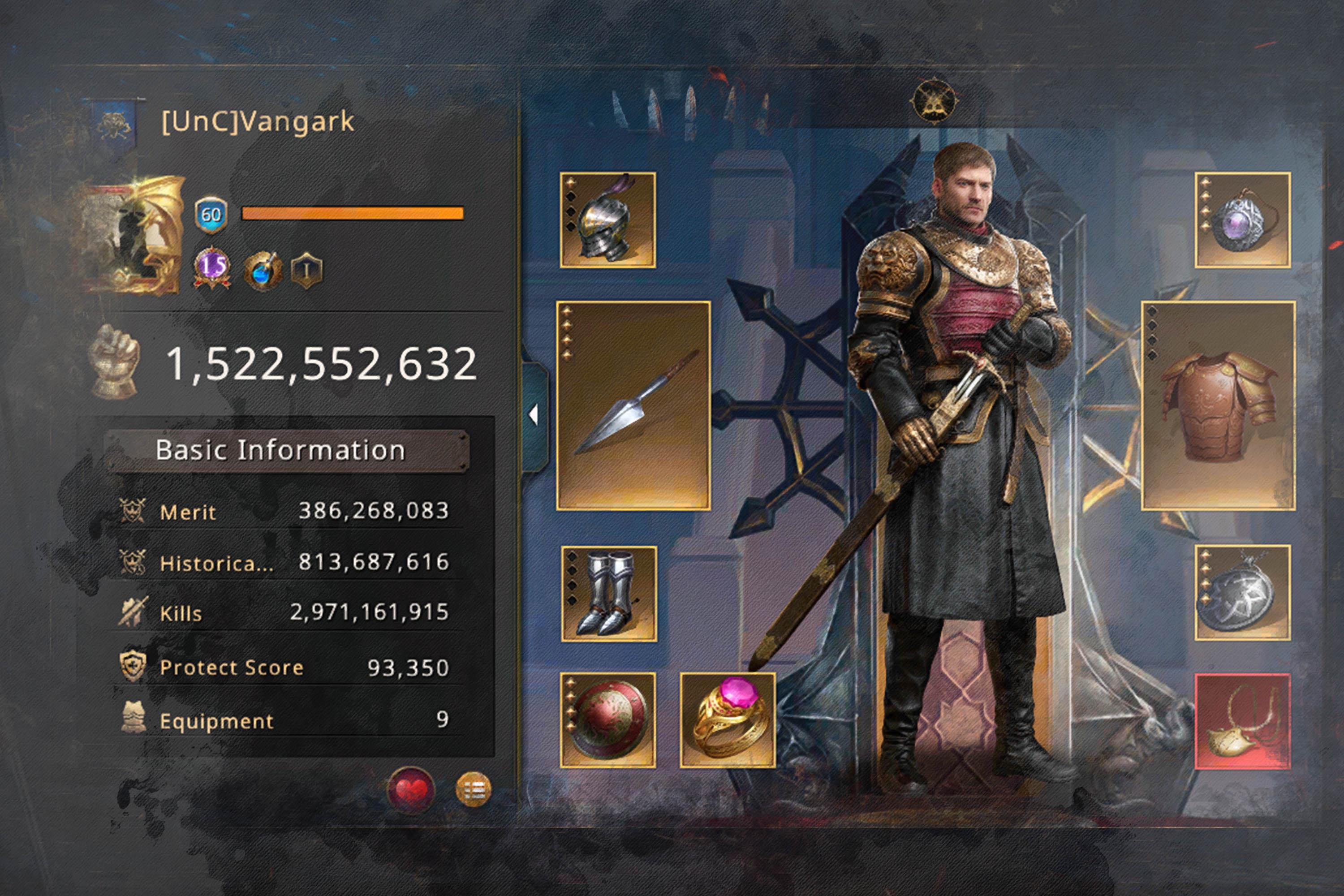Select the silver medallion trinket slot
Viewport: 1344px width, 896px height.
click(1242, 593)
